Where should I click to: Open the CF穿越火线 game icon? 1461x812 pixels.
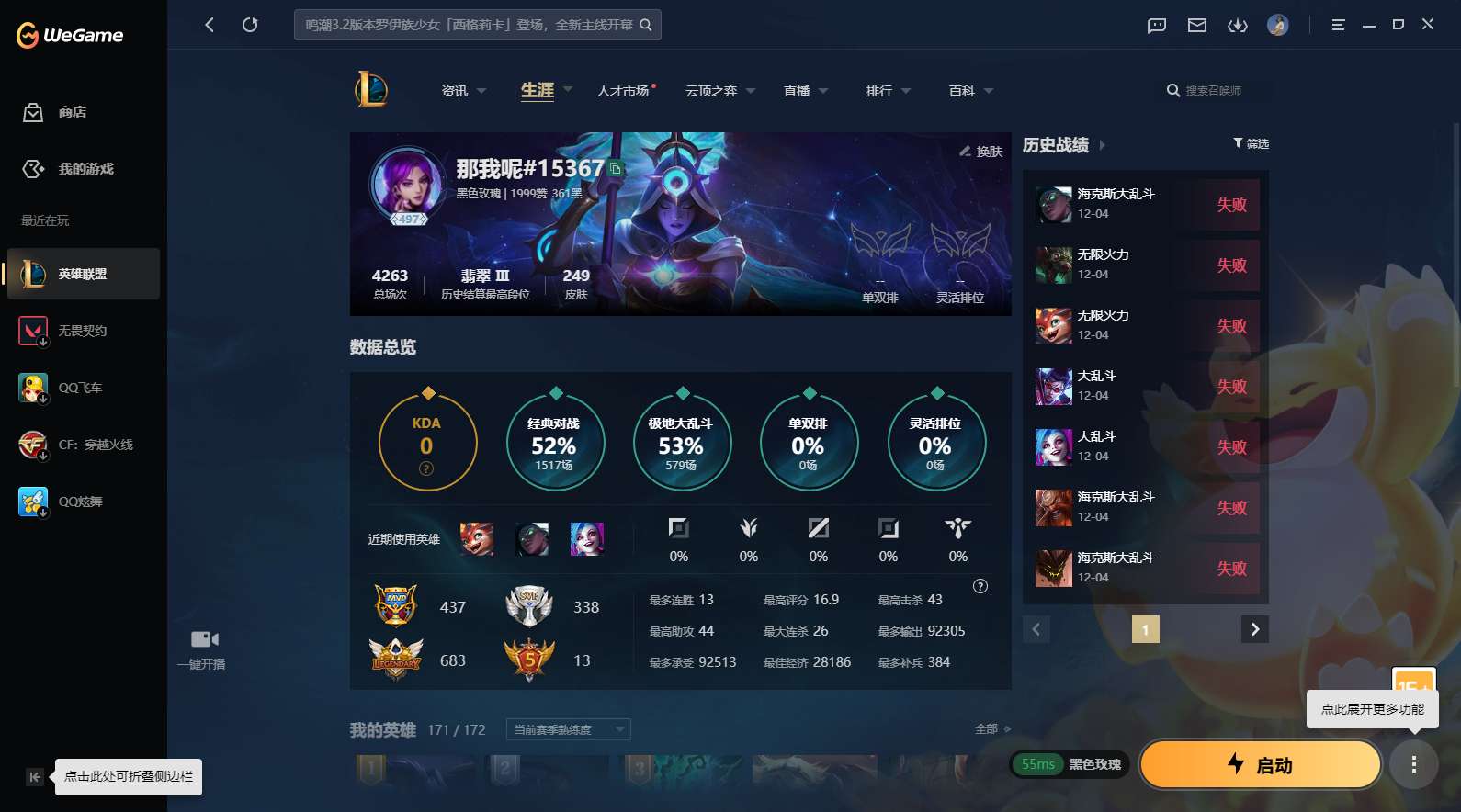click(x=34, y=445)
